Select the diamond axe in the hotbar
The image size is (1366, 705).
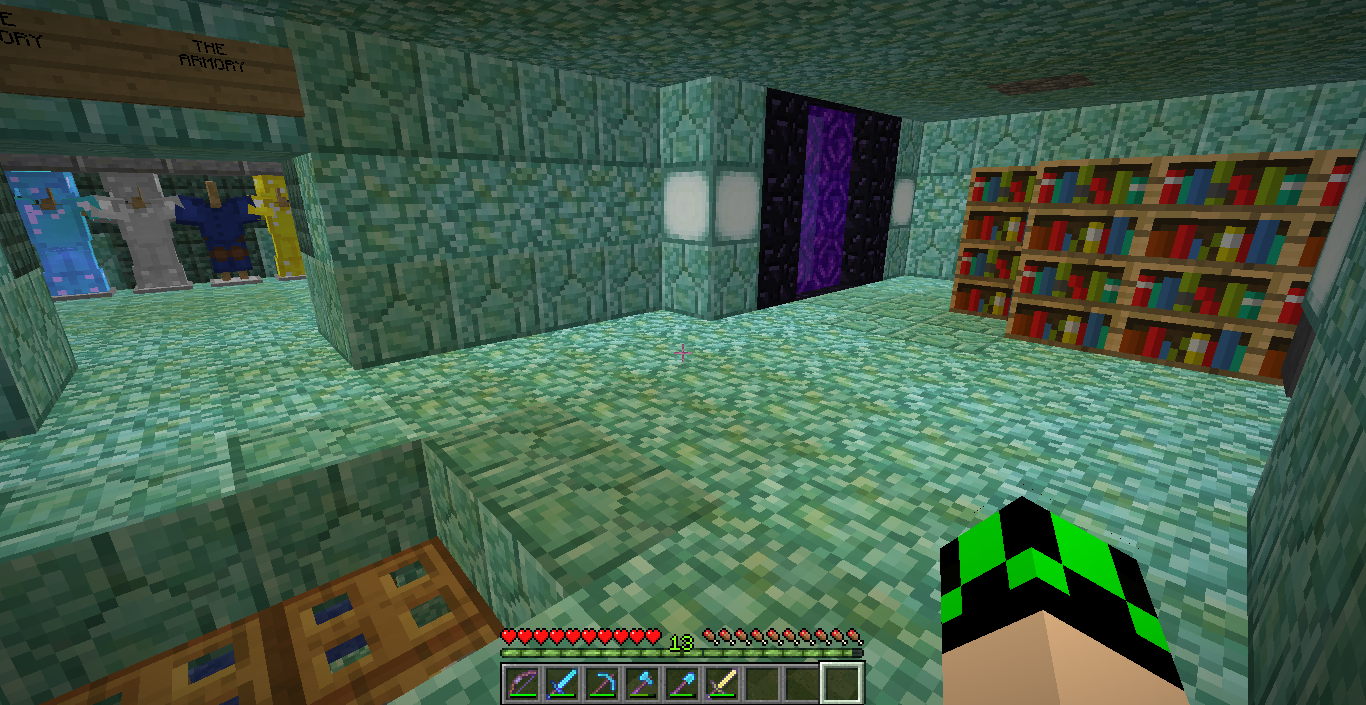[642, 683]
